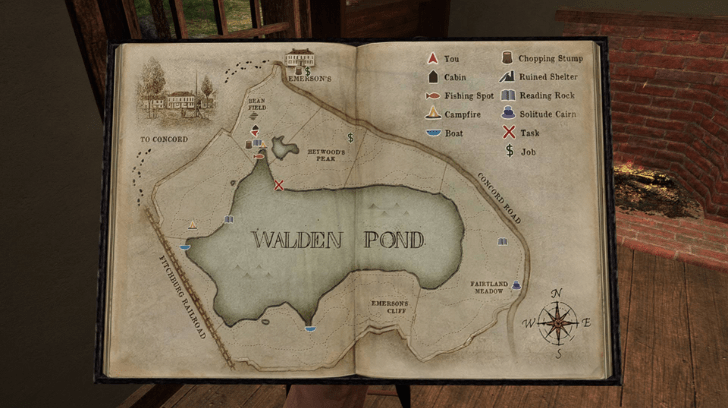Select the red X task marker on the map
The height and width of the screenshot is (408, 728).
tap(279, 184)
